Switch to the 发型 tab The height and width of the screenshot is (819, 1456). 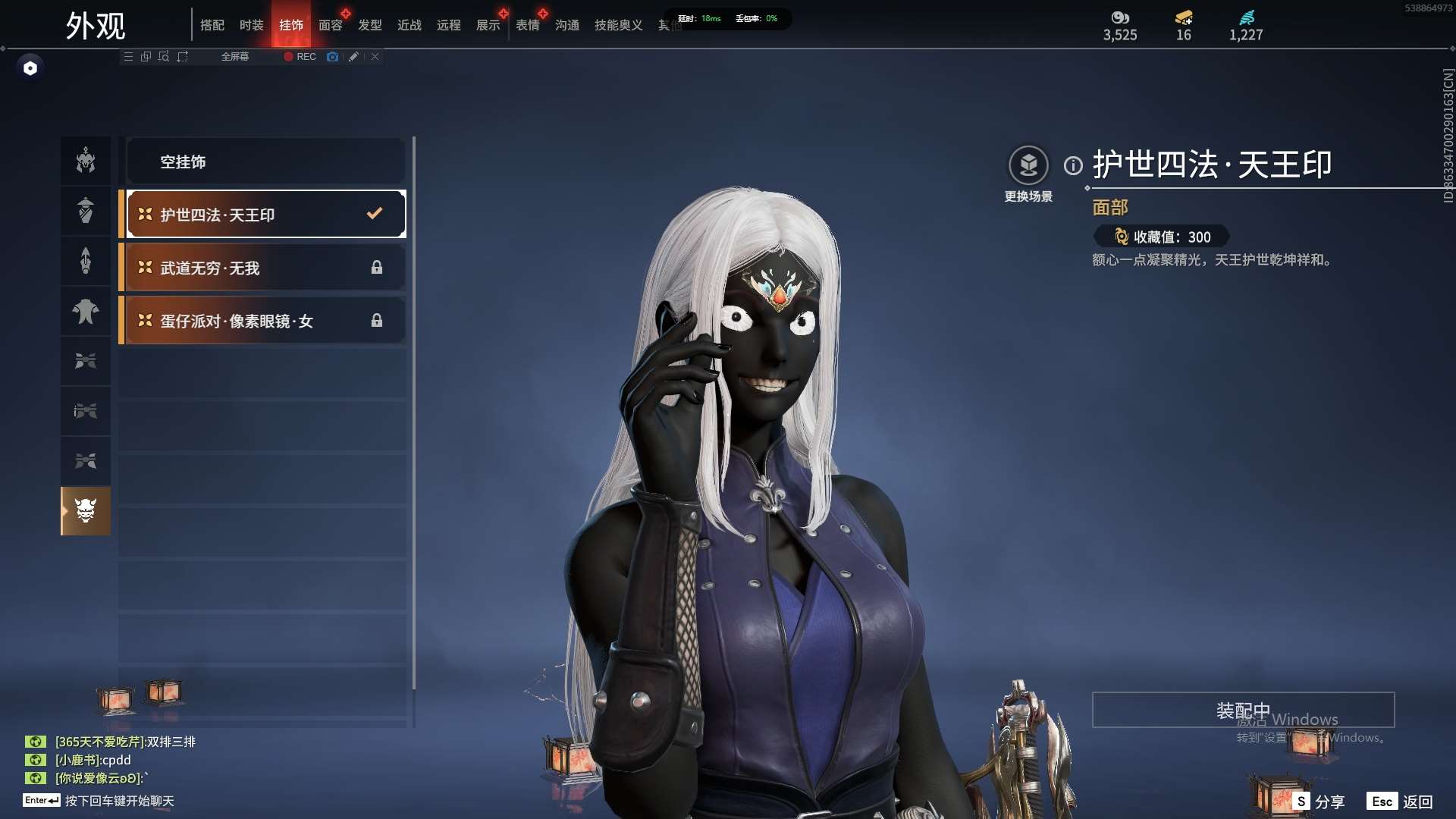(x=370, y=25)
